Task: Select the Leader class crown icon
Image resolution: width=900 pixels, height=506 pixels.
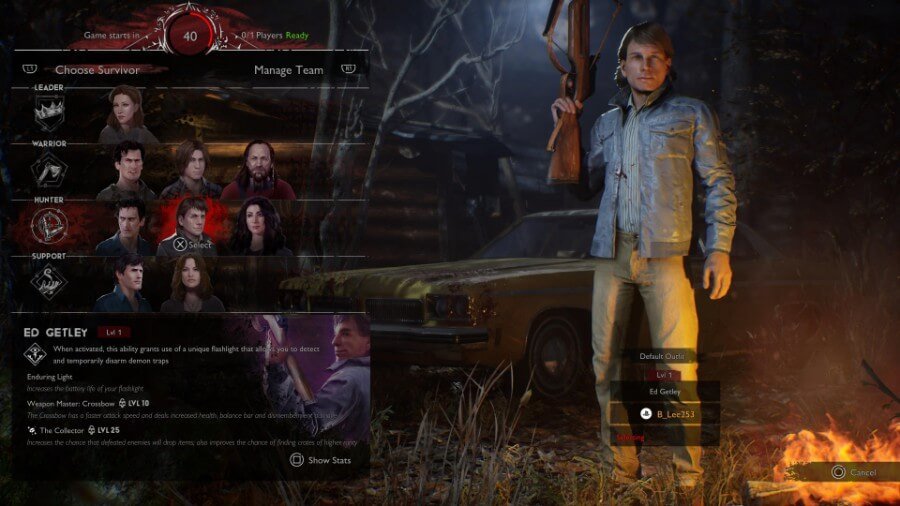Action: click(49, 117)
